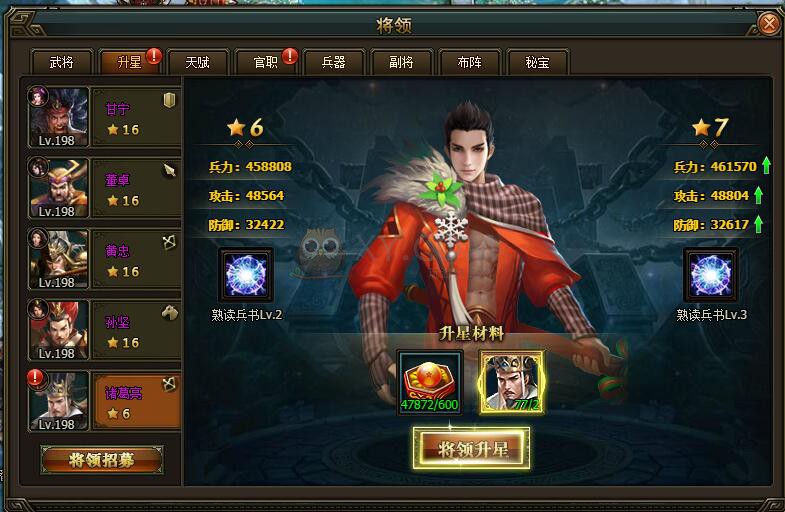Screen dimensions: 785x512
Task: Choose general 董卓 in the roster
Action: (x=104, y=188)
